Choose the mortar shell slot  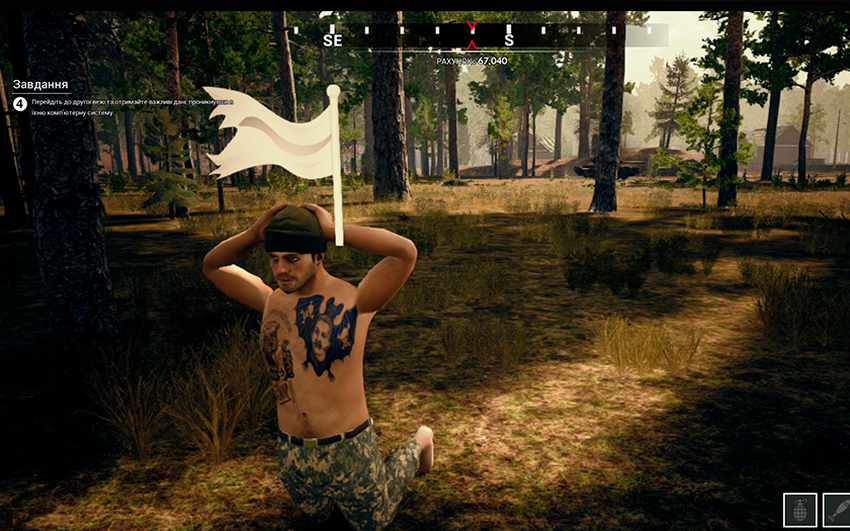pyautogui.click(x=837, y=510)
